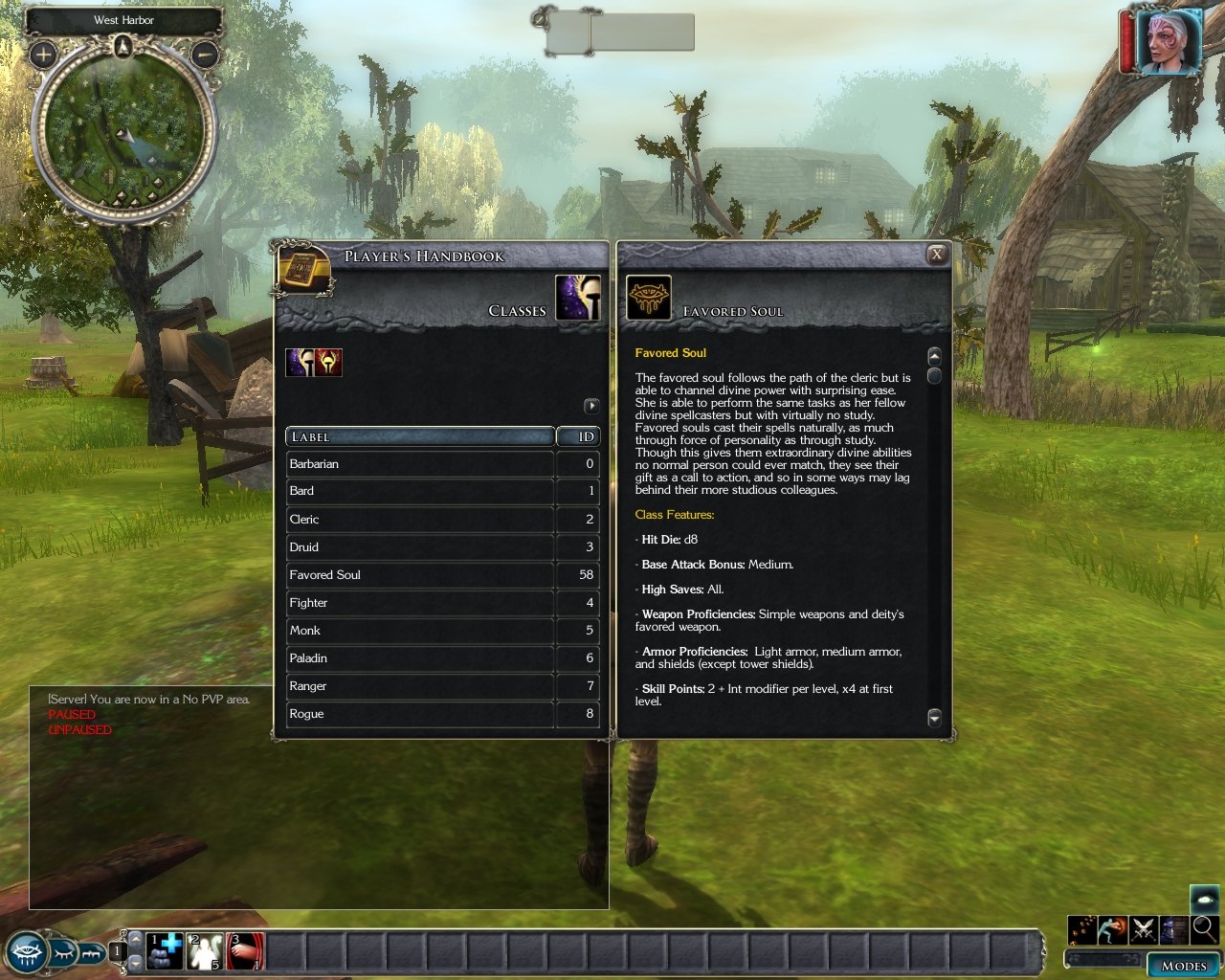Click the small arrow button above the list
This screenshot has width=1225, height=980.
591,406
